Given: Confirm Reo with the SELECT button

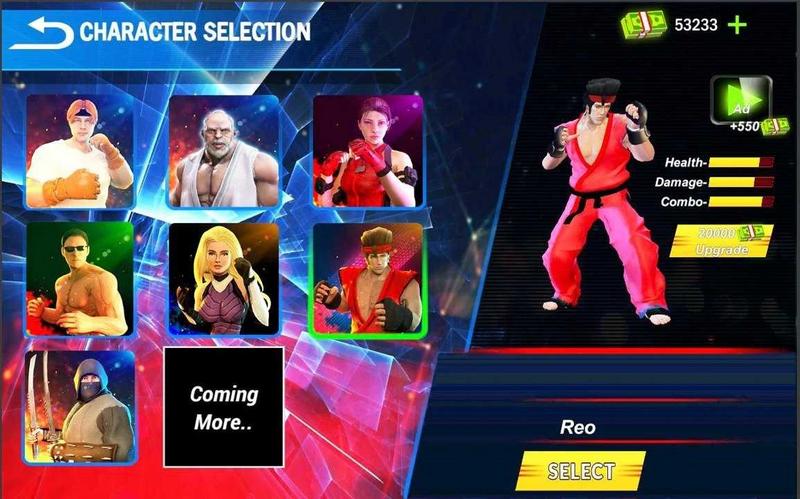Looking at the screenshot, I should [581, 471].
